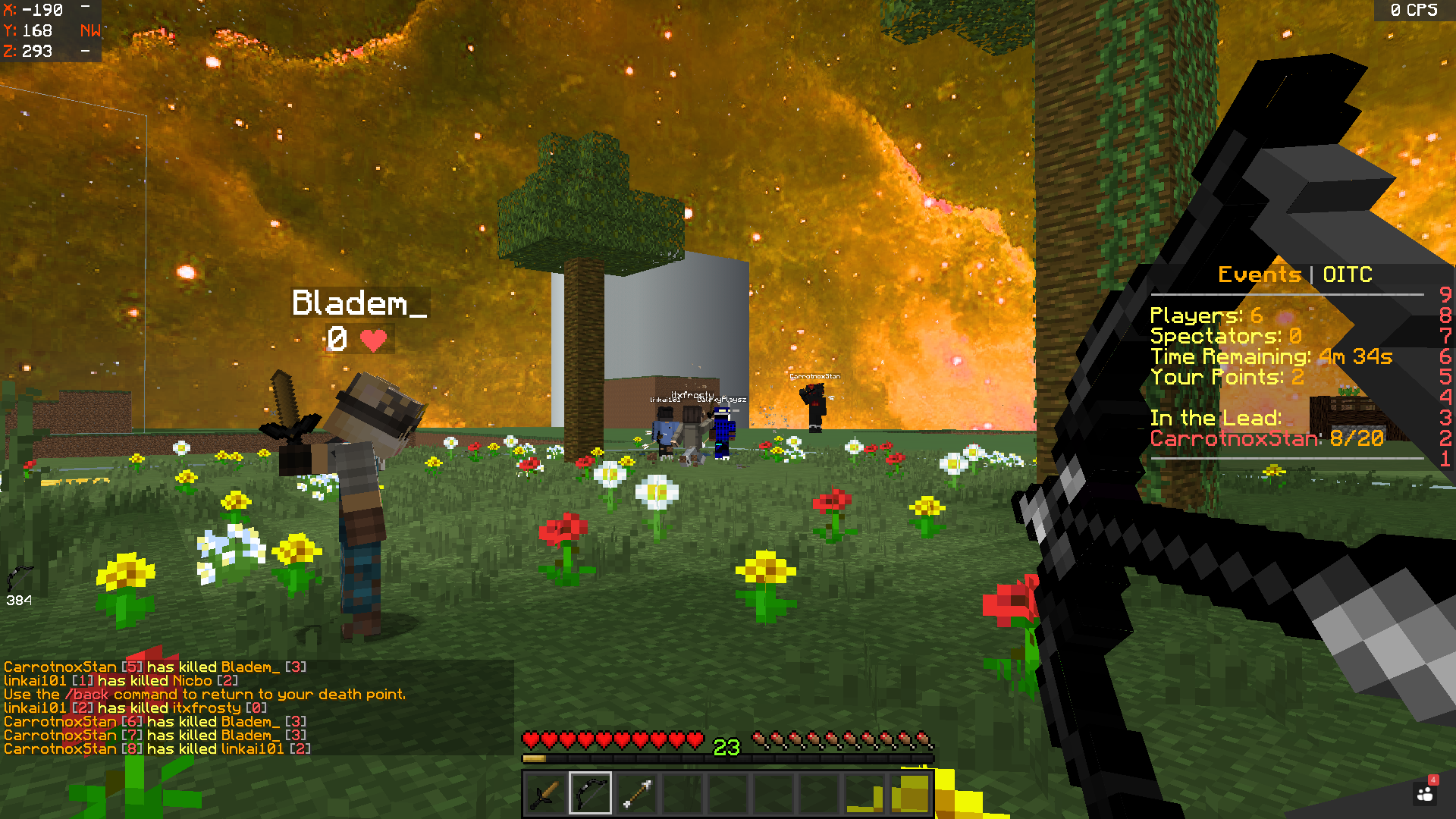Select the iron sword in the first hotbar slot
This screenshot has width=1456, height=819.
544,792
